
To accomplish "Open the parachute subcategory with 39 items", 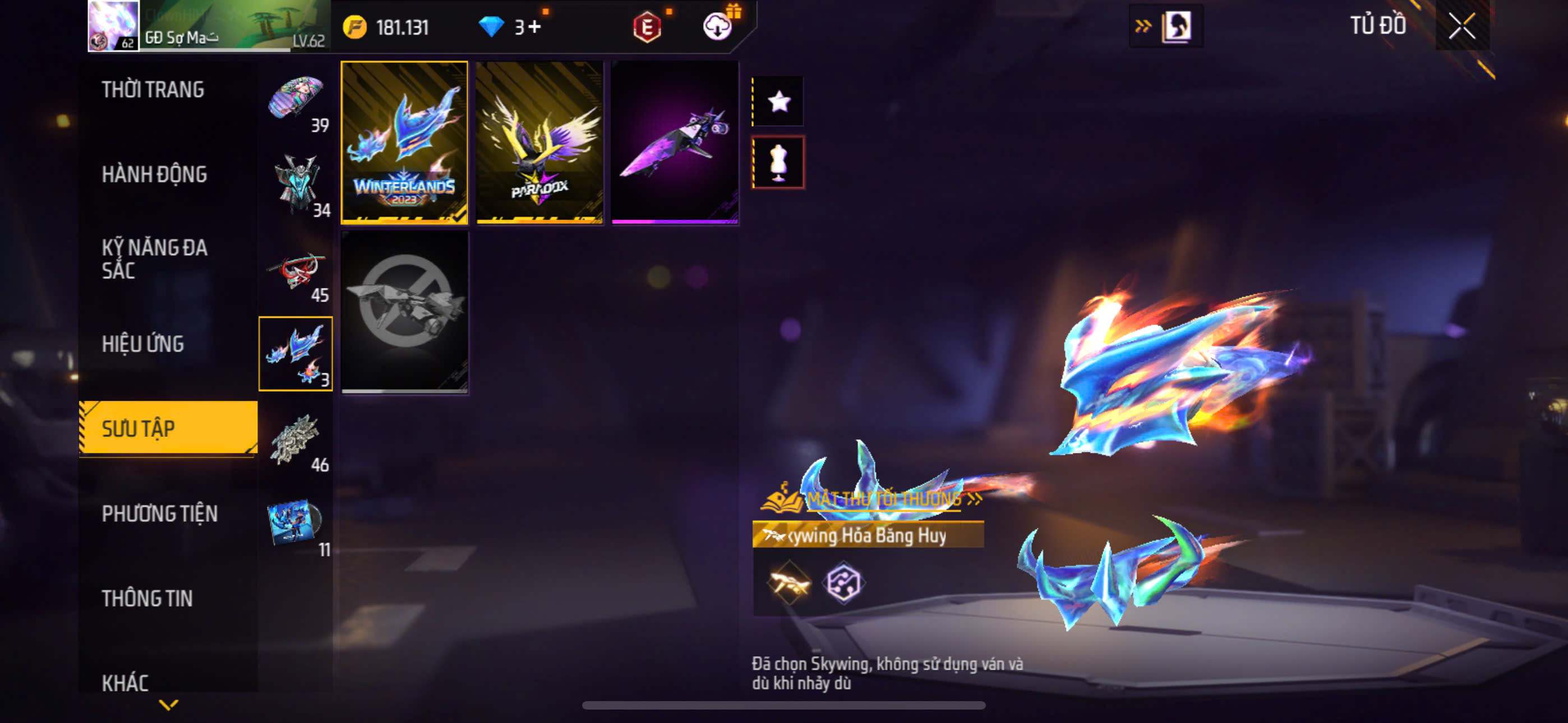I will [297, 100].
